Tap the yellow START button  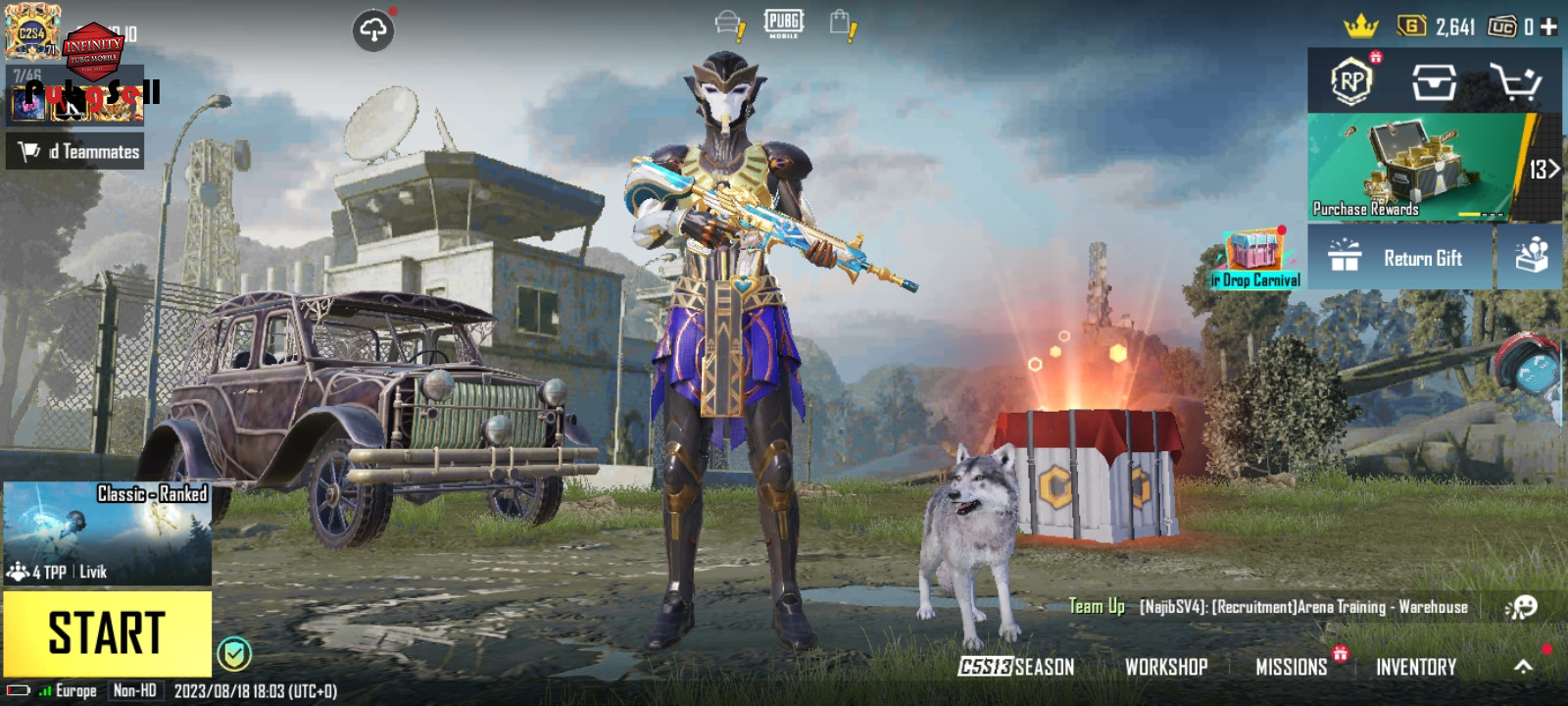point(107,632)
